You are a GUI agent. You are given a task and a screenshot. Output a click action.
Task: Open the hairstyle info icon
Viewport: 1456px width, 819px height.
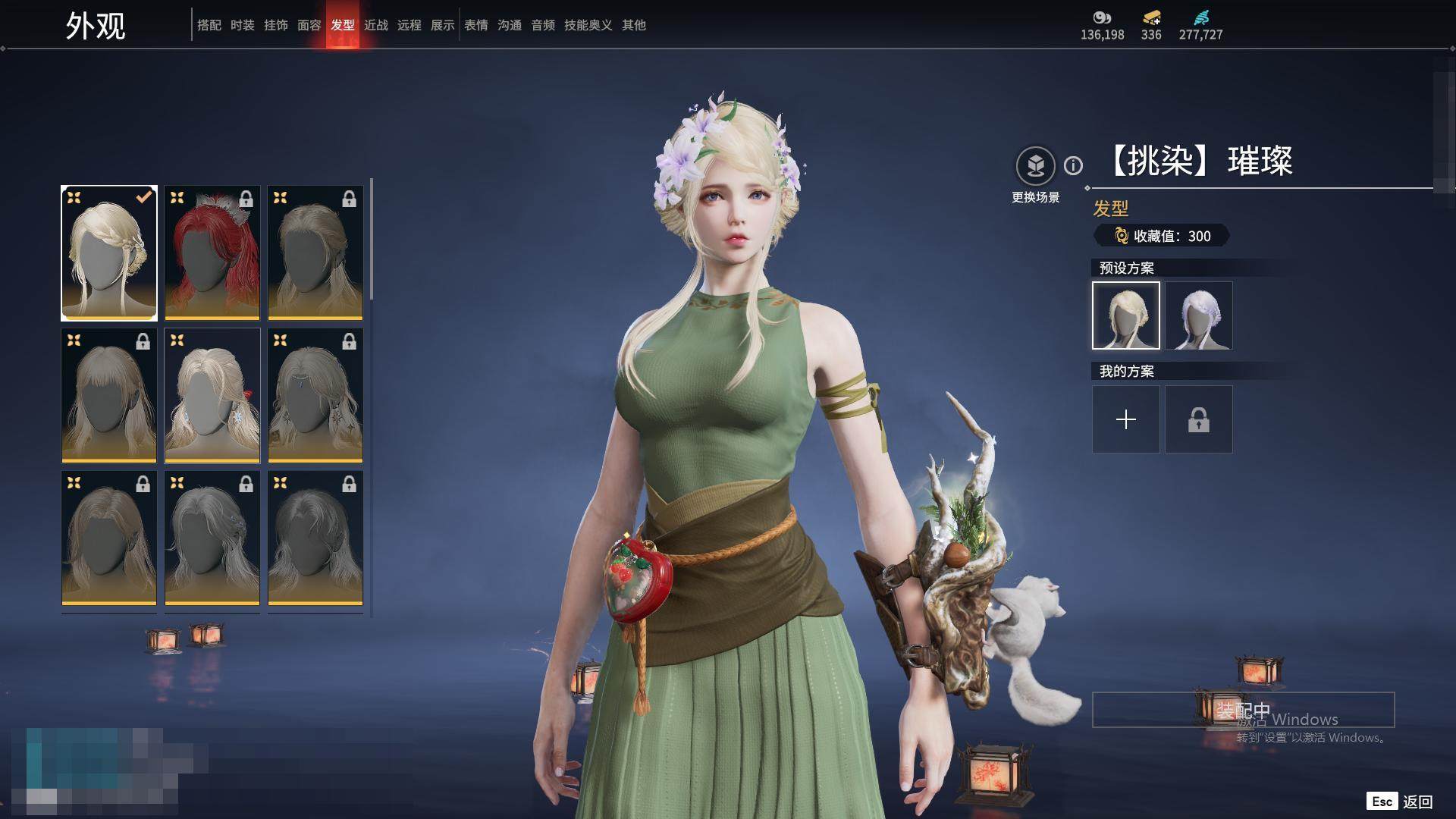(x=1073, y=165)
